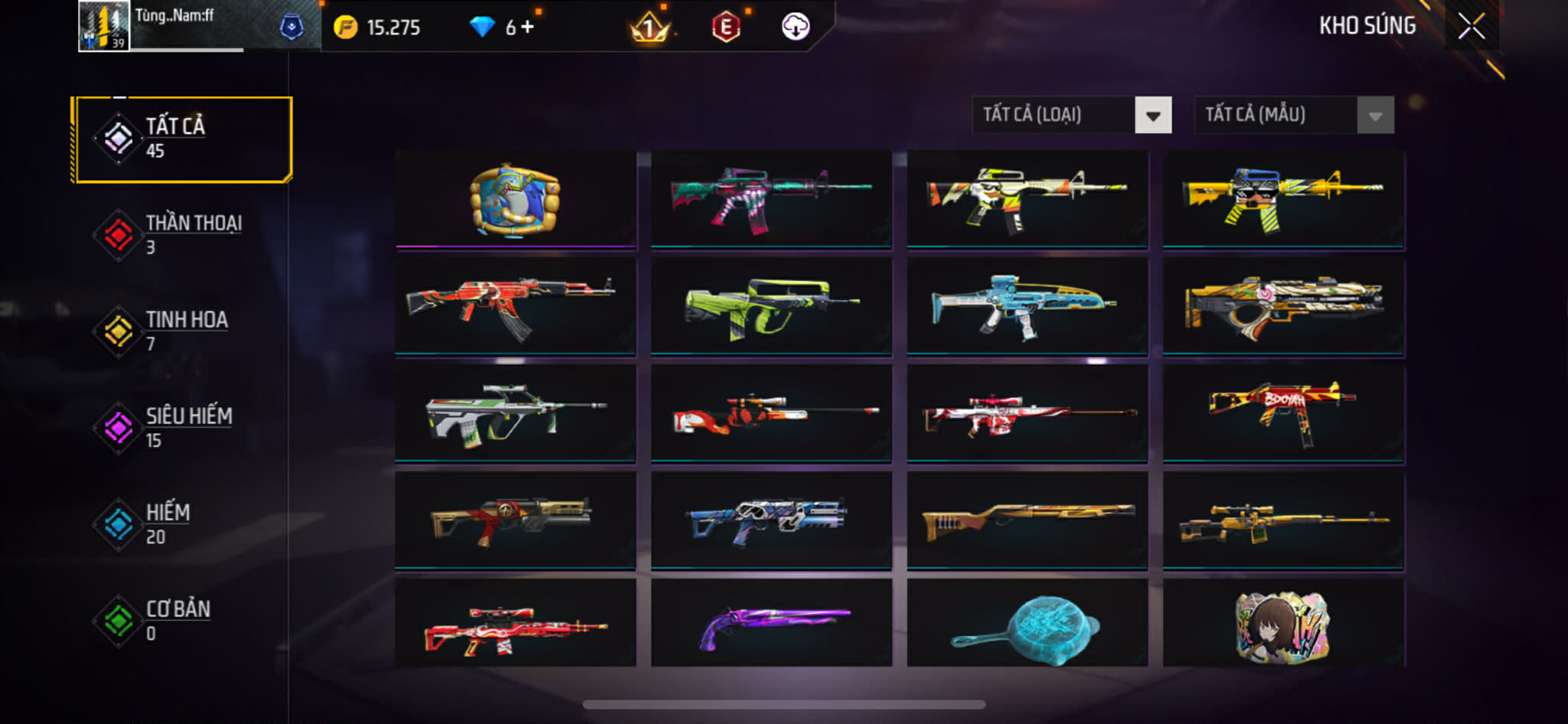Click the cloud download icon

coord(795,28)
